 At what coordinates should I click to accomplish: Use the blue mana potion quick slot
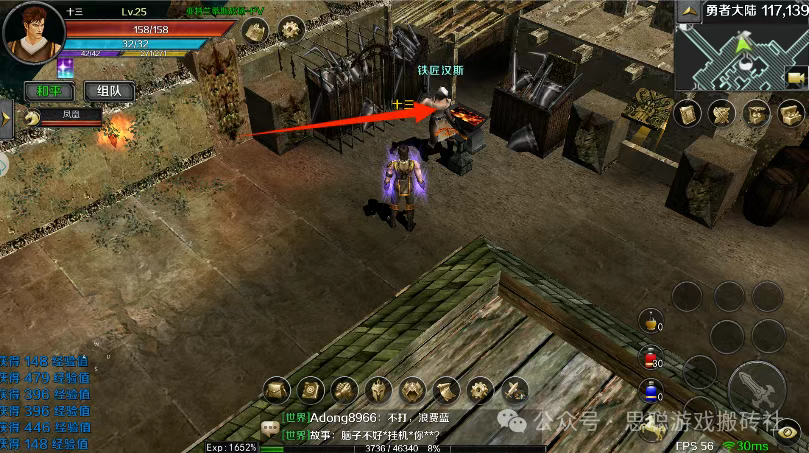pos(651,390)
